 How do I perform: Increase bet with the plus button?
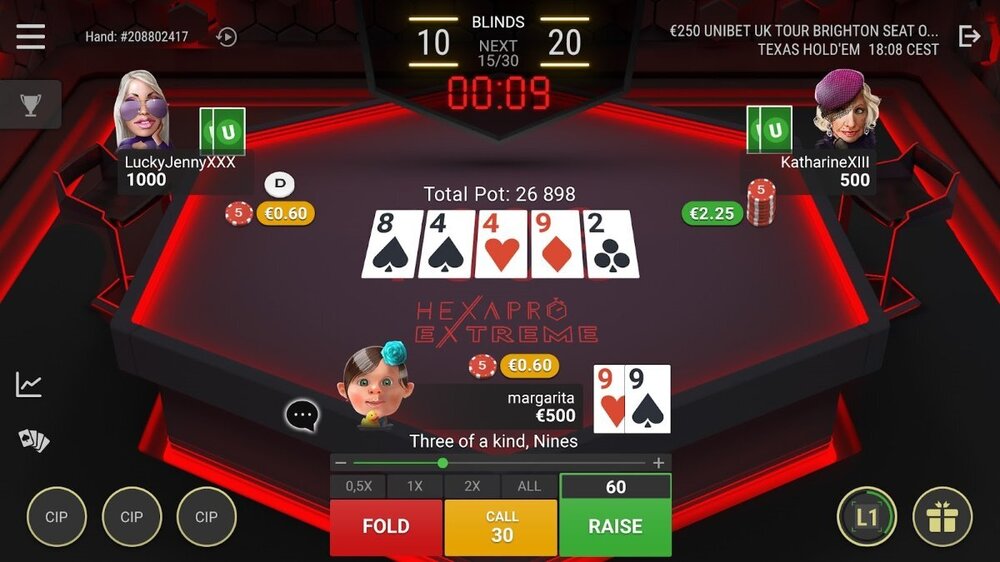(658, 463)
